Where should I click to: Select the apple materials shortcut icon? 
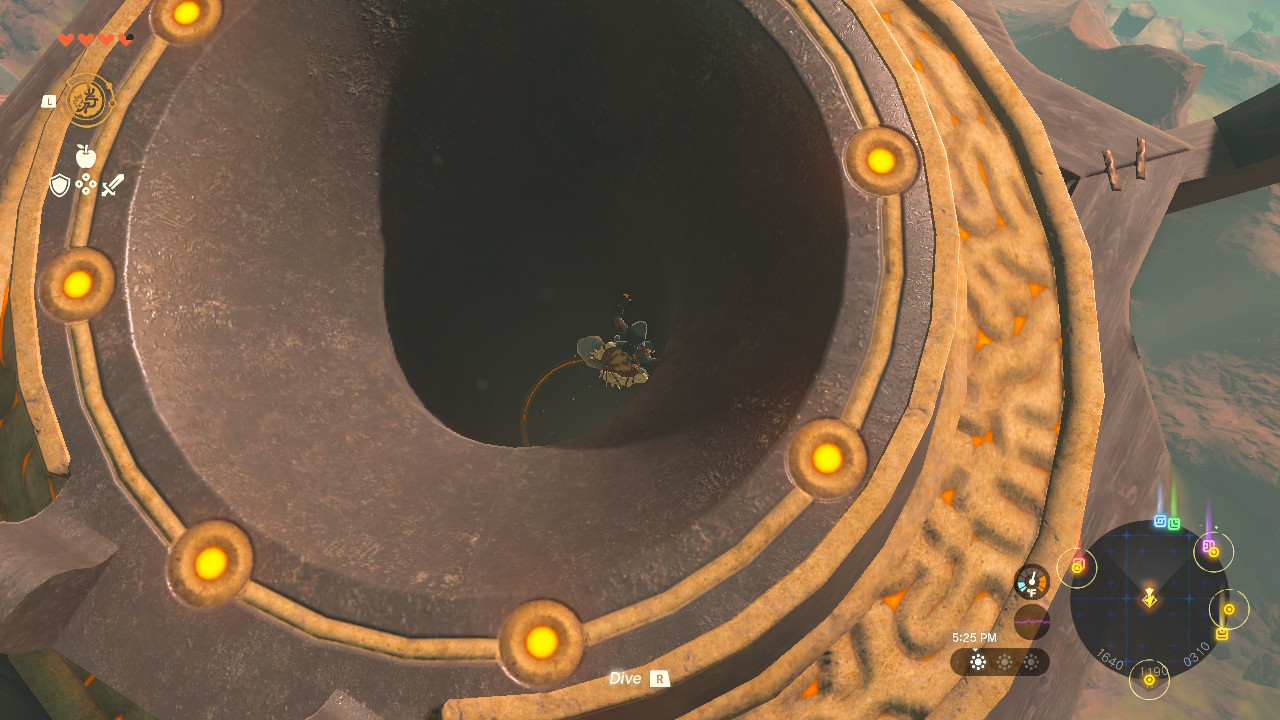pos(86,156)
